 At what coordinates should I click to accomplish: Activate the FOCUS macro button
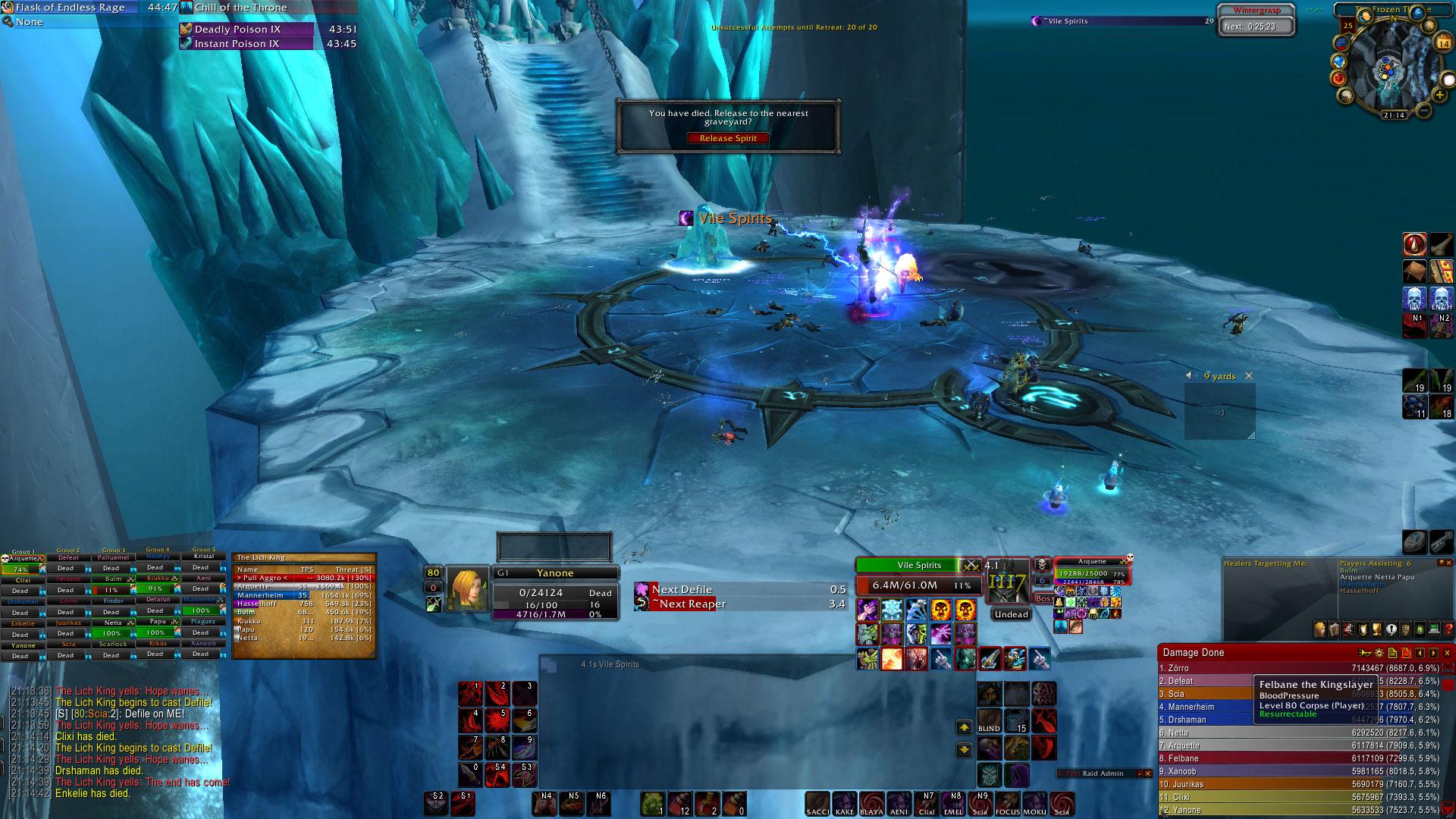(x=1008, y=804)
